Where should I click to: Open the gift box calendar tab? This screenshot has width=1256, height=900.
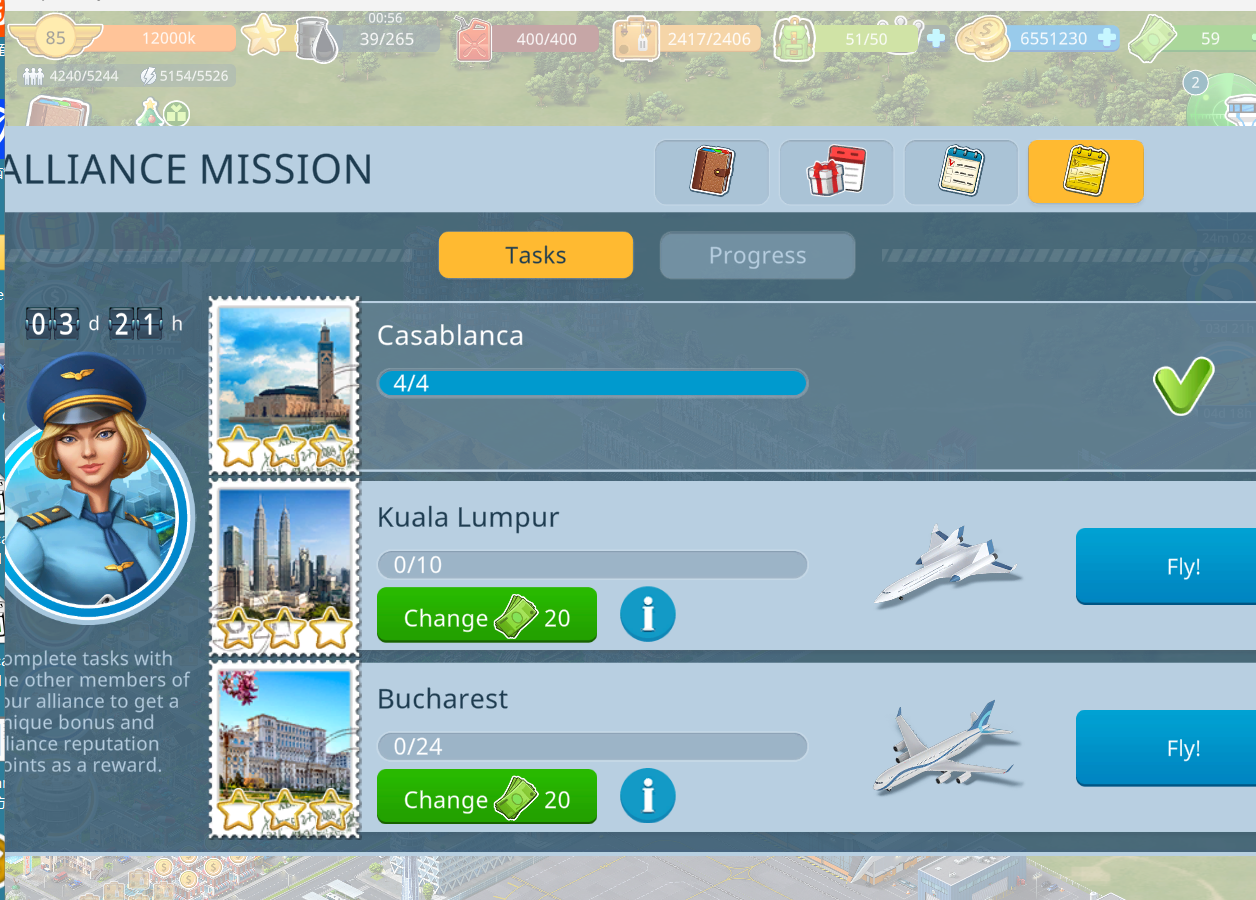point(836,172)
